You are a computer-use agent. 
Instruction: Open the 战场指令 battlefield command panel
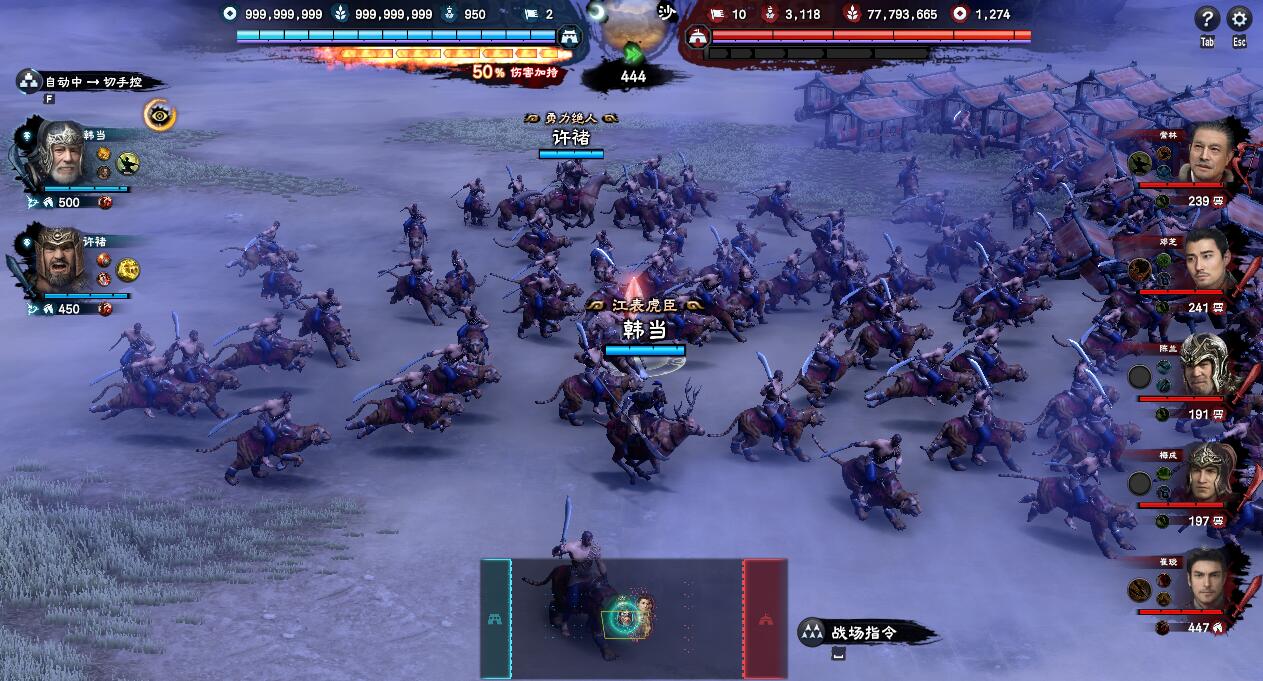pos(864,632)
